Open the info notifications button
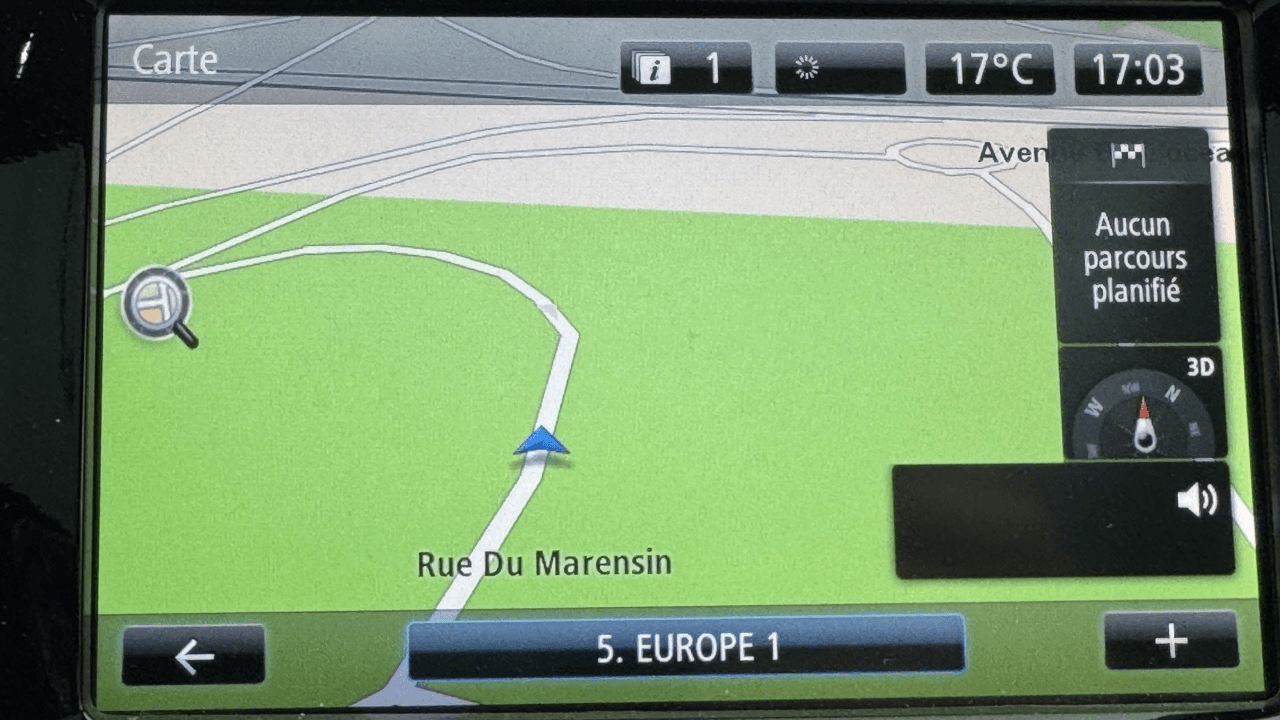Screen dimensions: 1280x720 [686, 68]
